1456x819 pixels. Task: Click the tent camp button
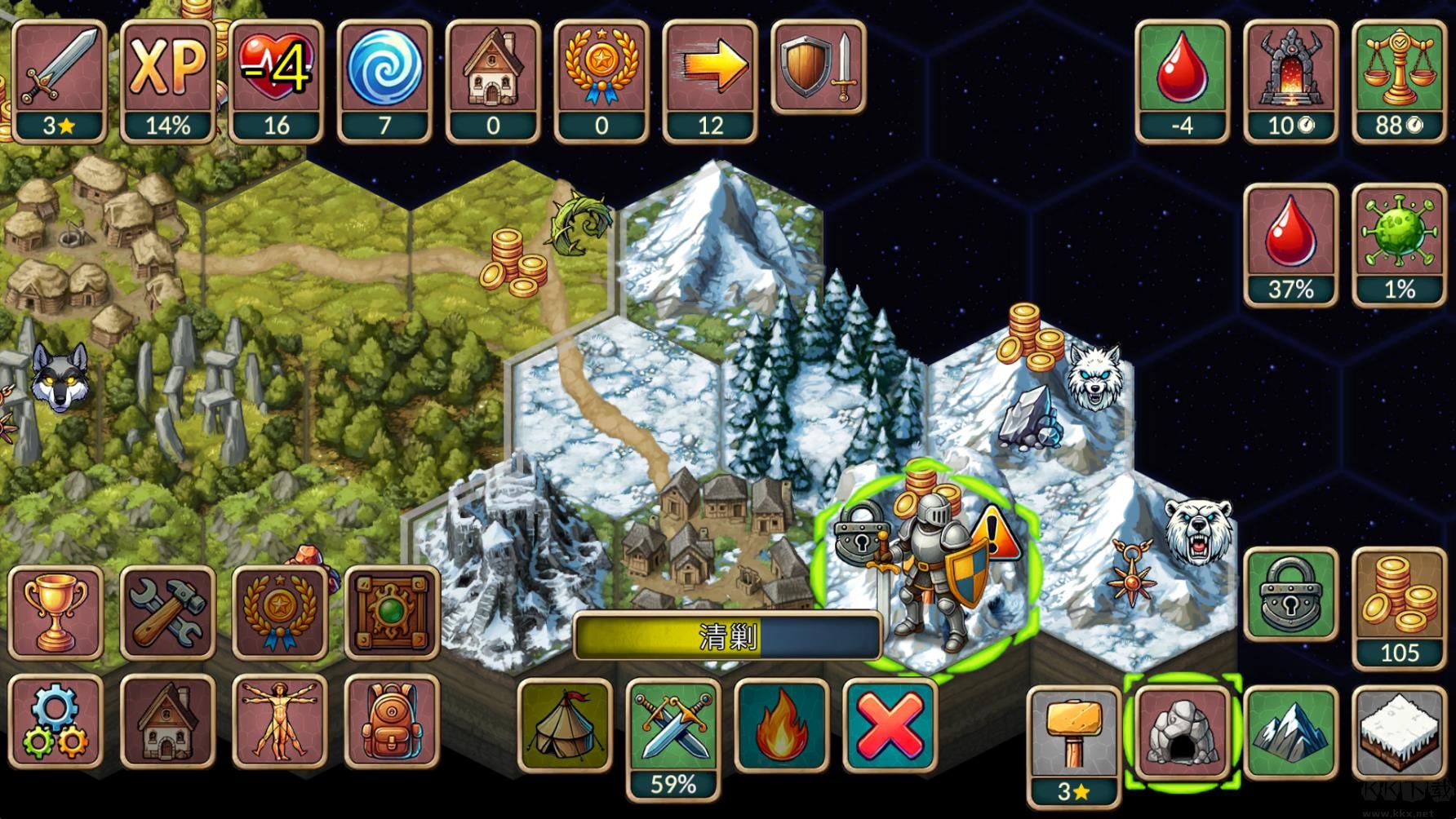click(x=565, y=724)
